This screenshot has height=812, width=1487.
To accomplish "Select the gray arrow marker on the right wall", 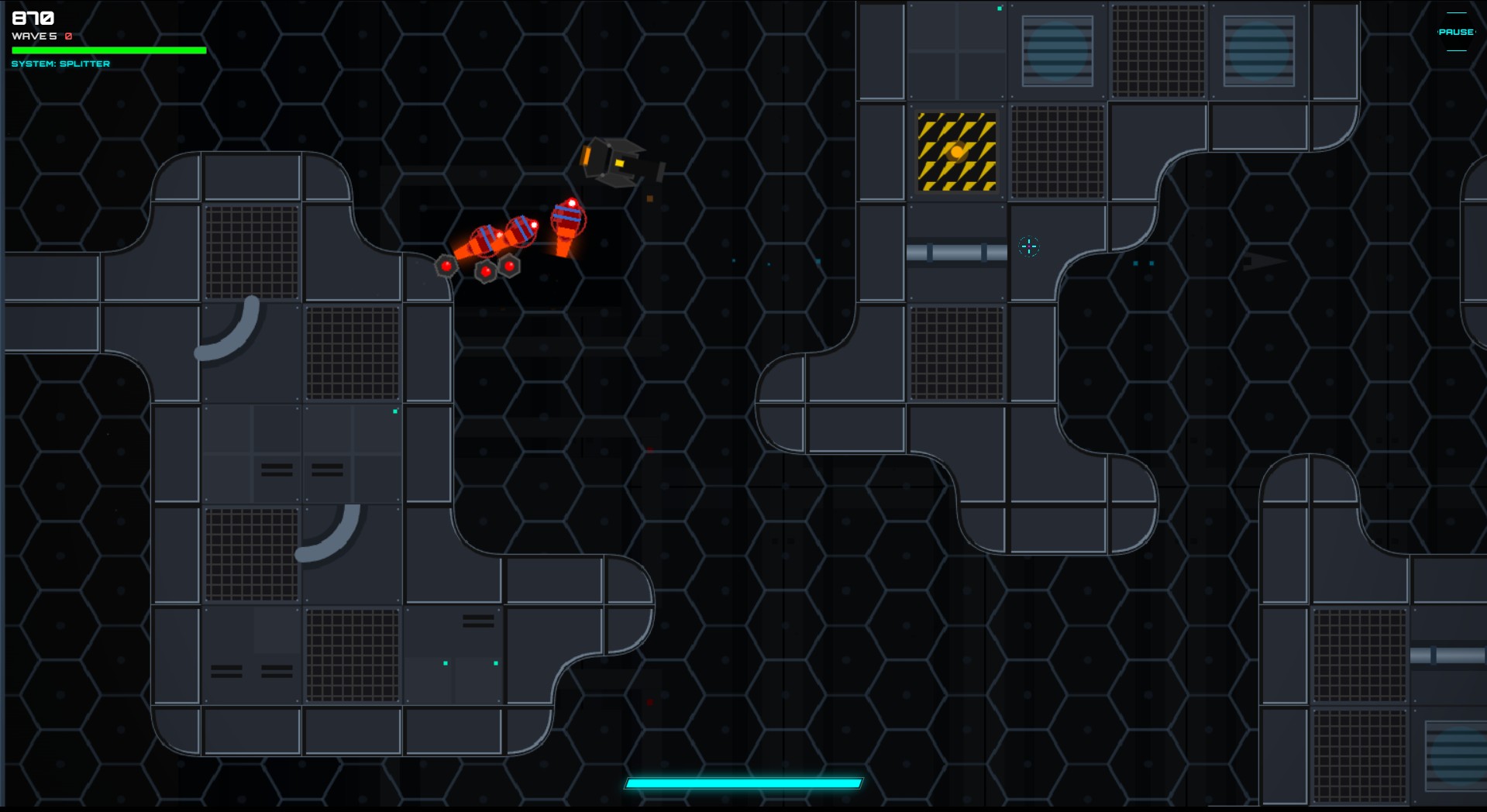I will click(1263, 262).
